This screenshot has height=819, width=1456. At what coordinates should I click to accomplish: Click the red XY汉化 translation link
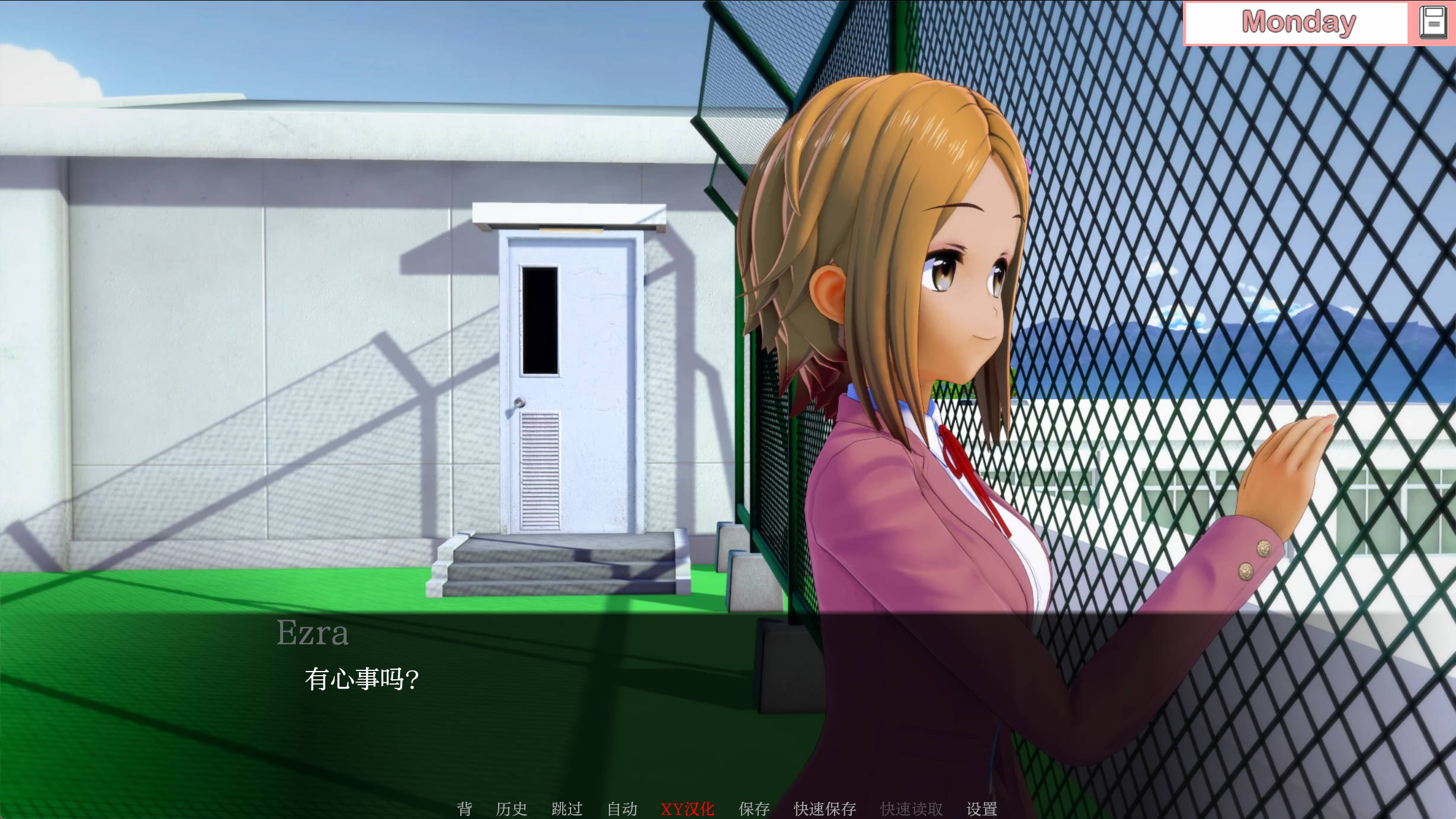coord(688,808)
